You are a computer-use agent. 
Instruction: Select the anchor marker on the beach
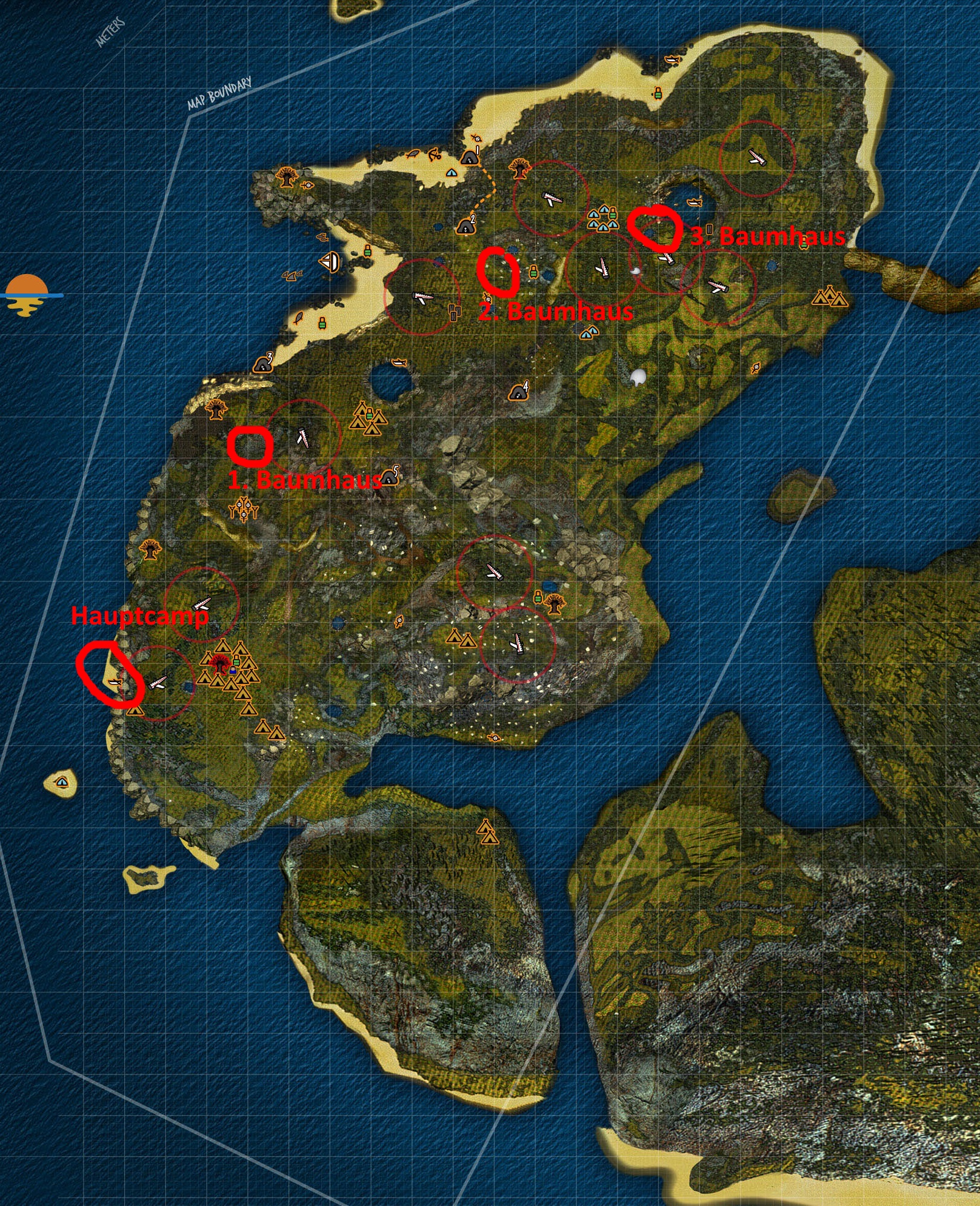click(433, 154)
